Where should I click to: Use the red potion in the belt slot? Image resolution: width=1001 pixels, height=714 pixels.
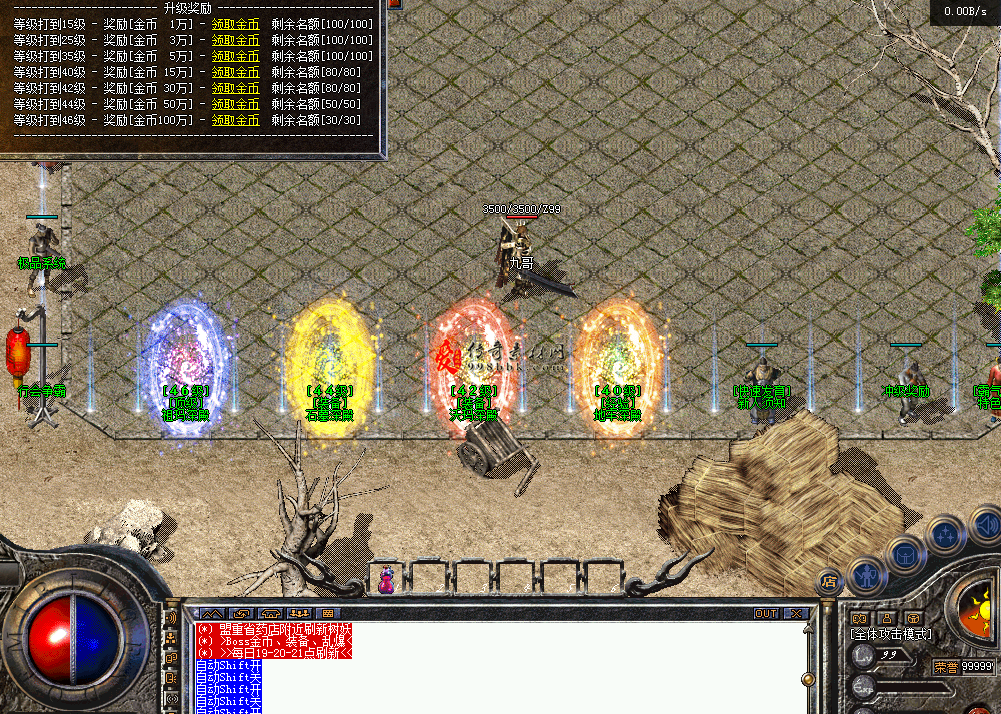click(385, 578)
